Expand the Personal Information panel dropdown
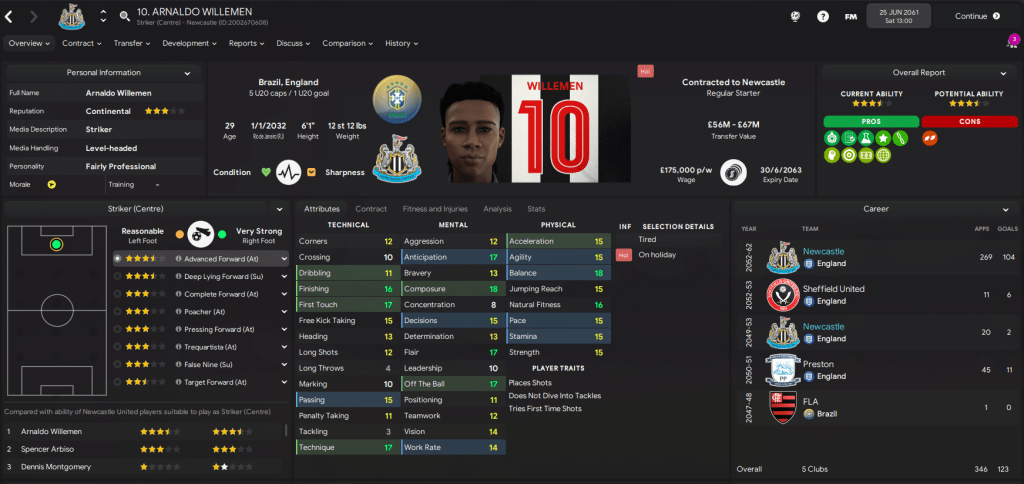The image size is (1024, 484). pyautogui.click(x=187, y=73)
